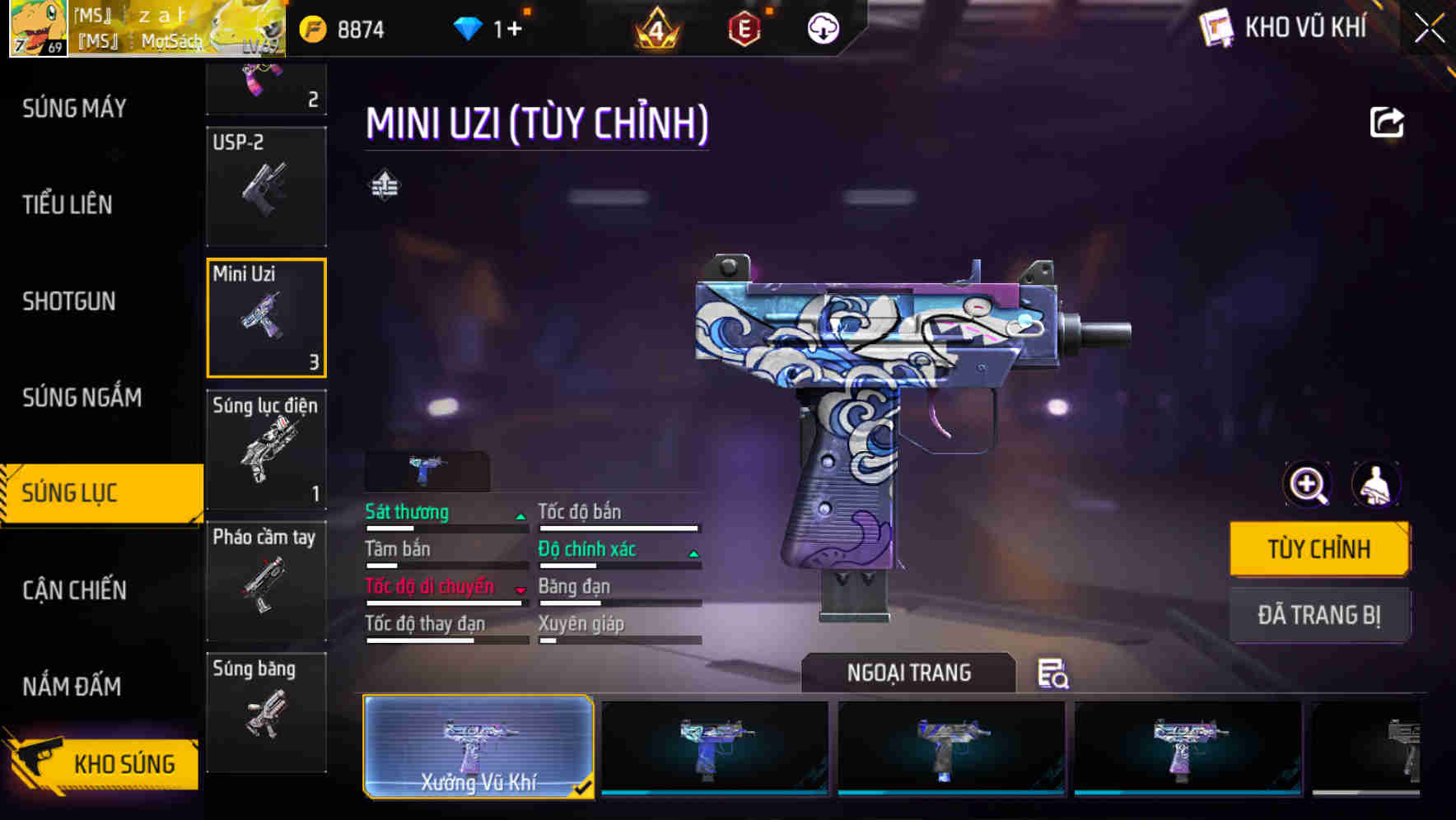The height and width of the screenshot is (820, 1456).
Task: Click the yellow TÙY CHỈNH button
Action: tap(1318, 548)
